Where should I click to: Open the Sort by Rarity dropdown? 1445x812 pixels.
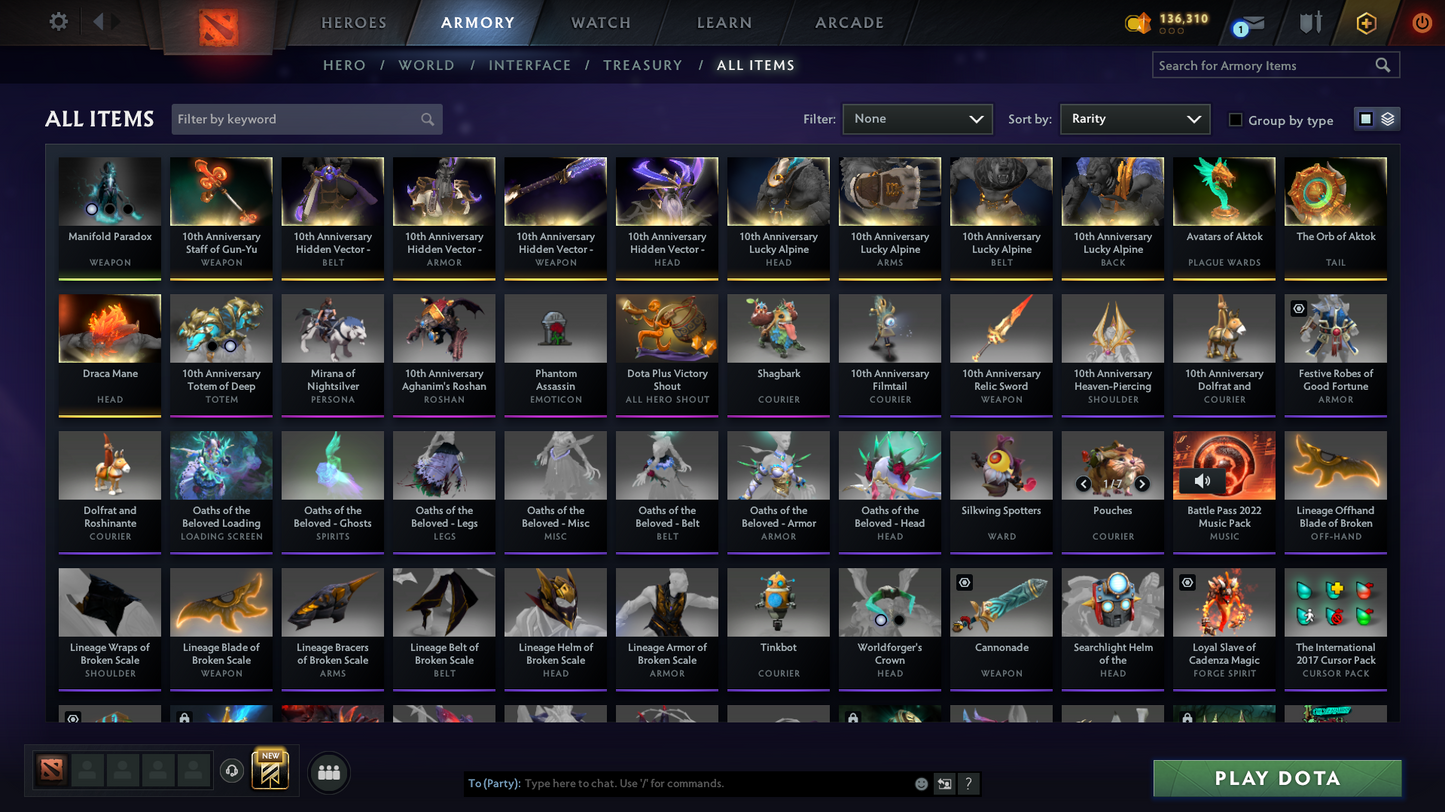click(x=1134, y=119)
